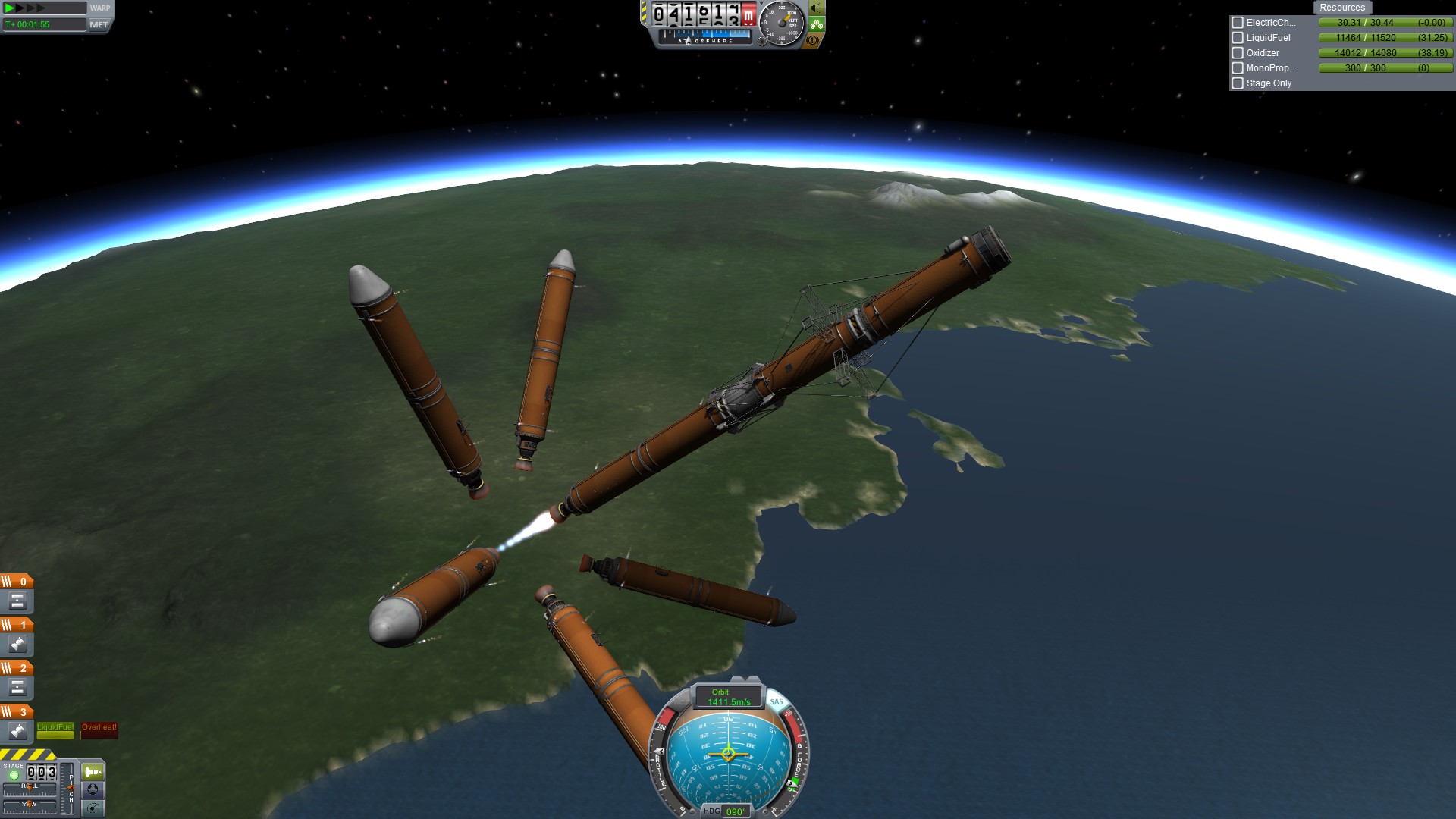Tick the Oxidizer resource checkbox

[1238, 53]
